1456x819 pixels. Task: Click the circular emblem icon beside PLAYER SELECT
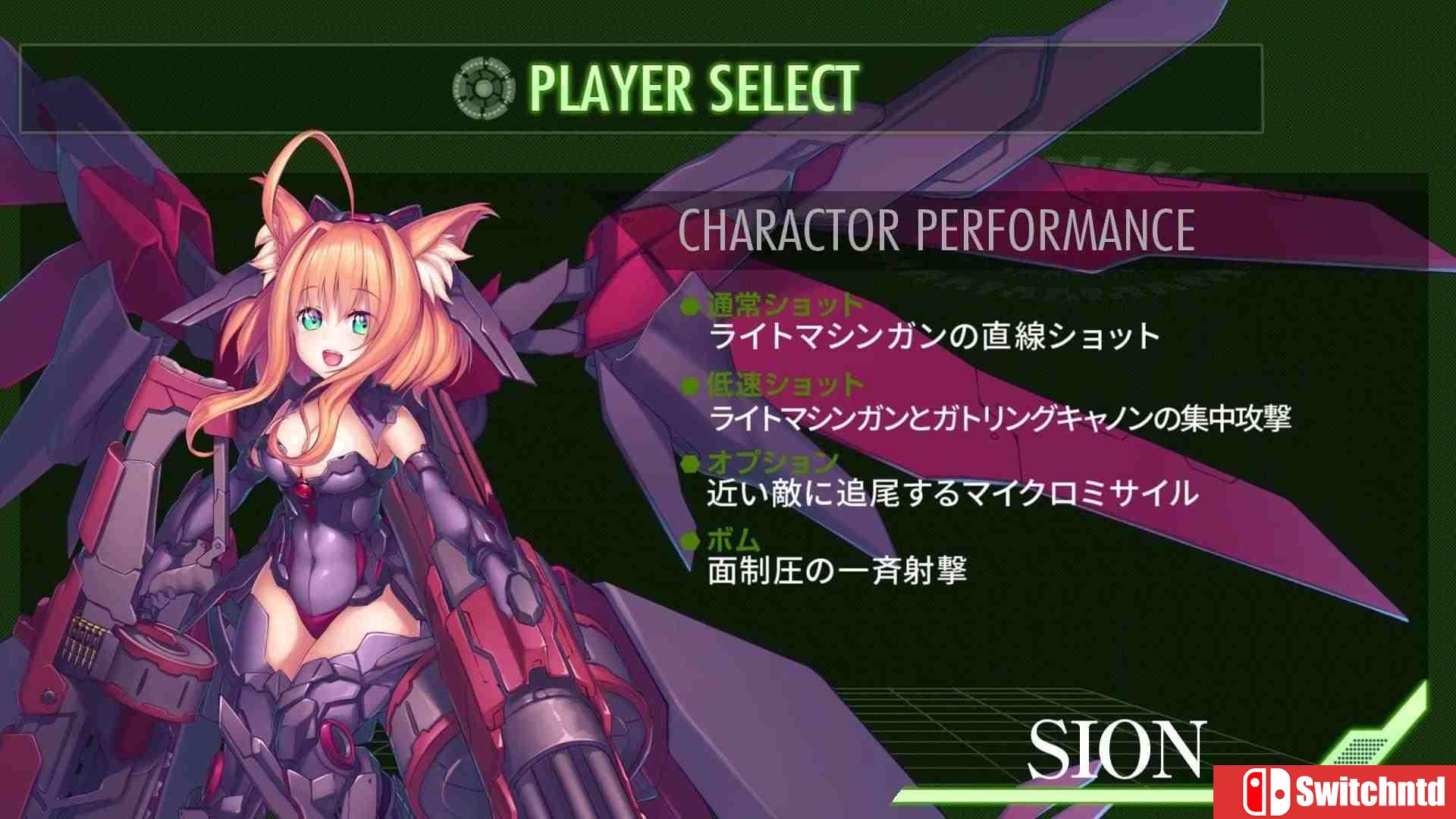(x=482, y=89)
